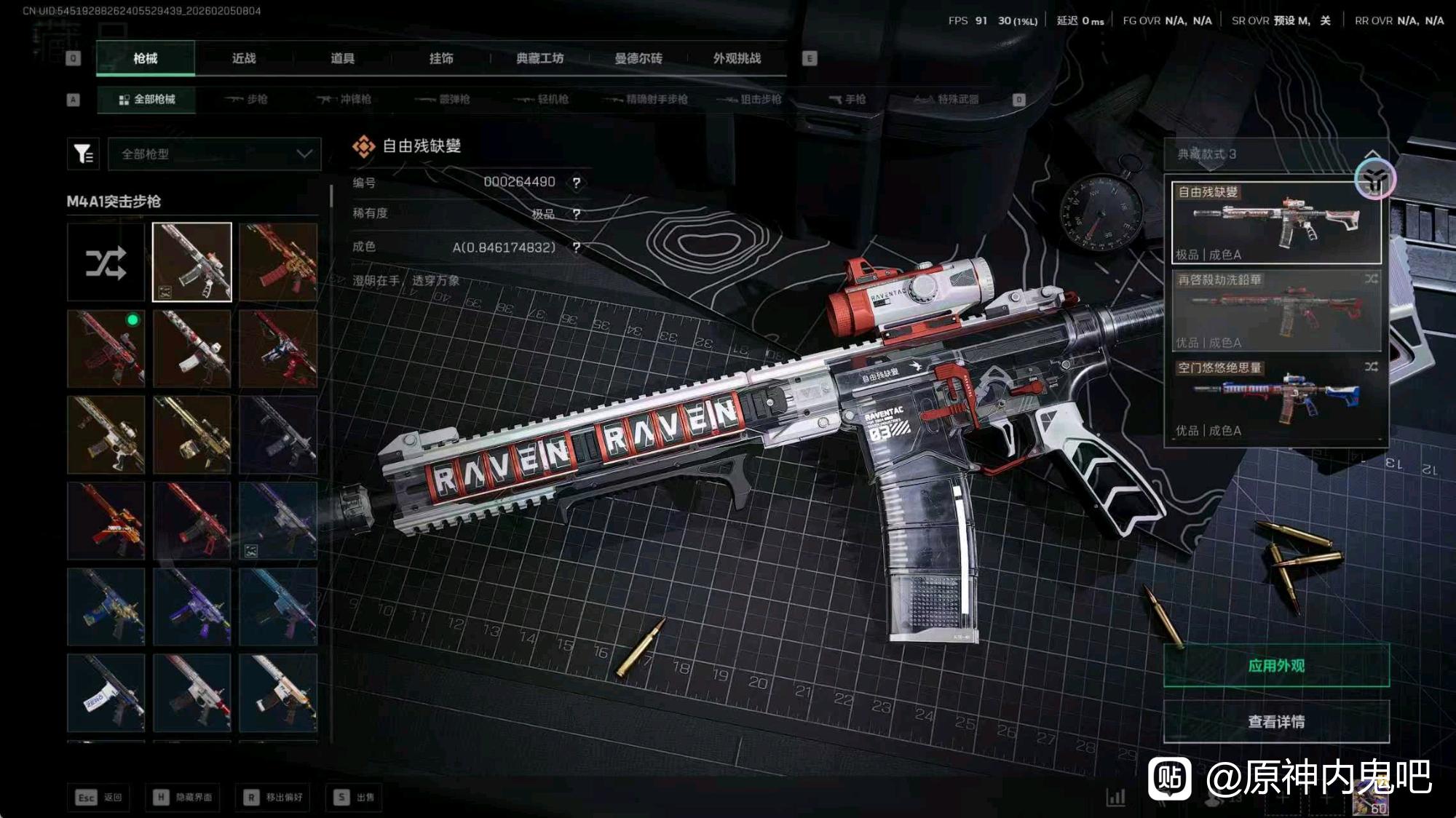Image resolution: width=1456 pixels, height=818 pixels.
Task: Switch to the 曼德尔砖 tab
Action: click(638, 58)
